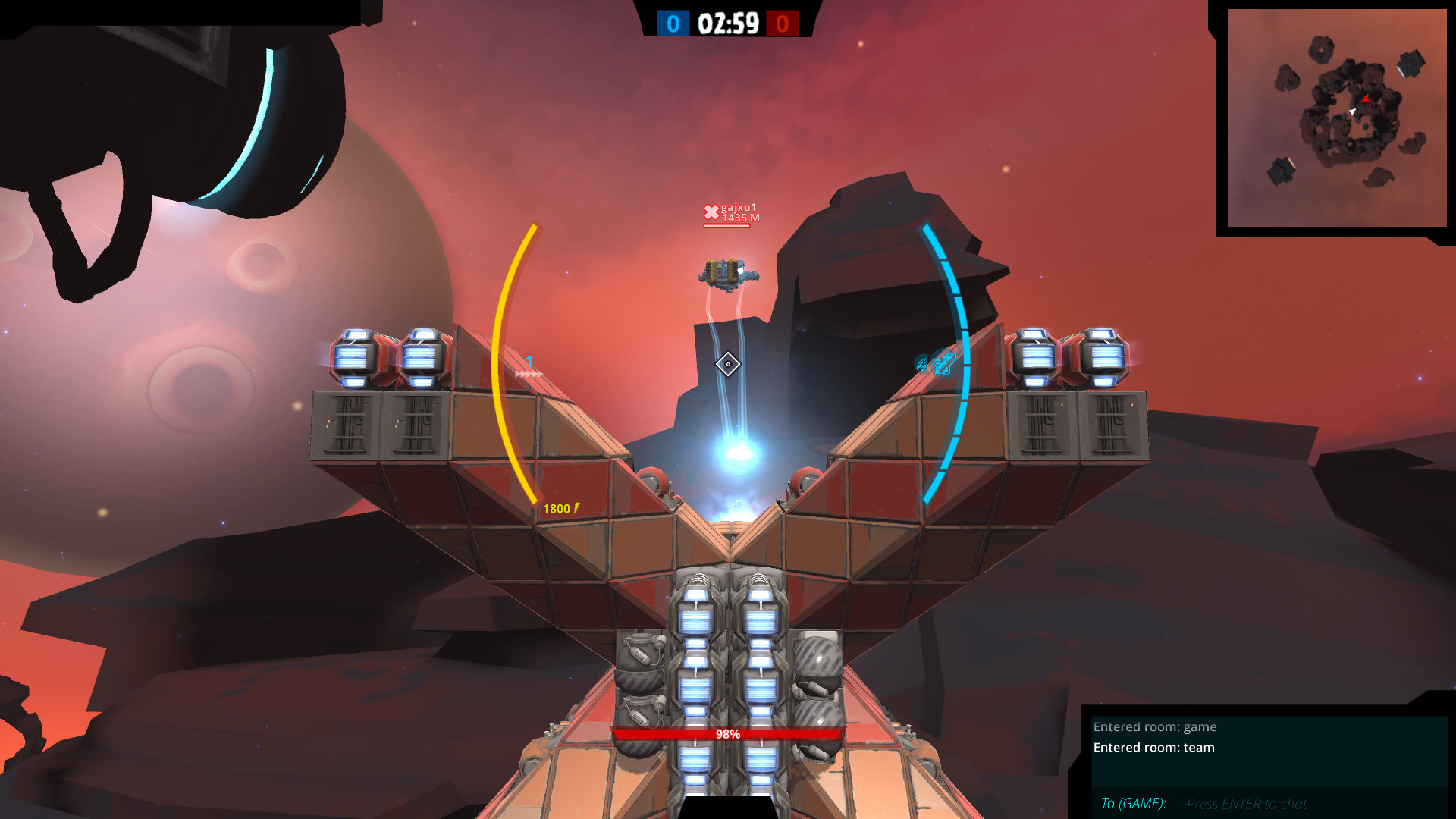Click the white player arrow on the minimap
The image size is (1456, 819).
[1353, 111]
